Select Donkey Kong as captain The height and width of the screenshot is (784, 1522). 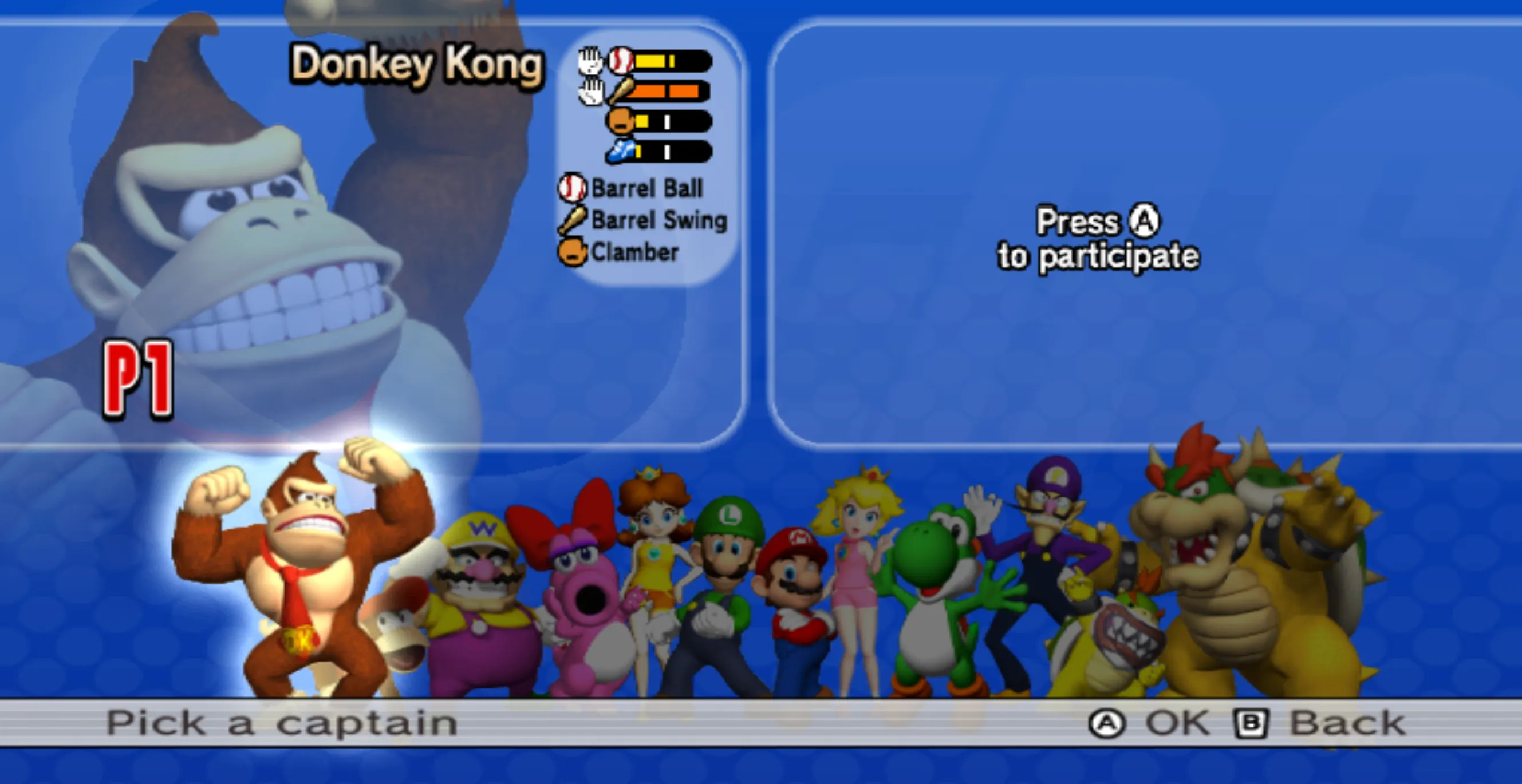pyautogui.click(x=302, y=567)
